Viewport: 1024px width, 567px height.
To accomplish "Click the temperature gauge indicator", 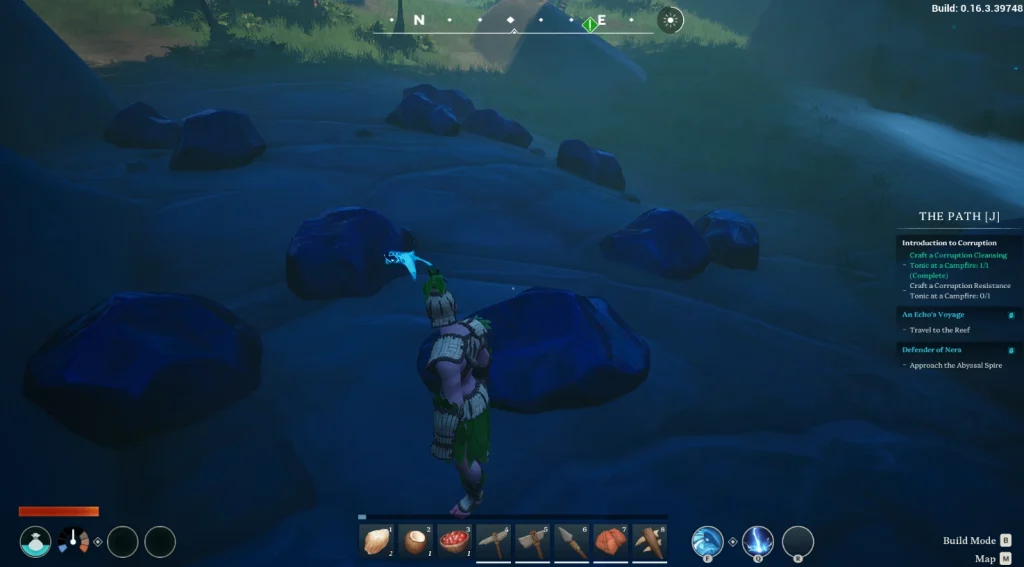I will click(x=73, y=541).
